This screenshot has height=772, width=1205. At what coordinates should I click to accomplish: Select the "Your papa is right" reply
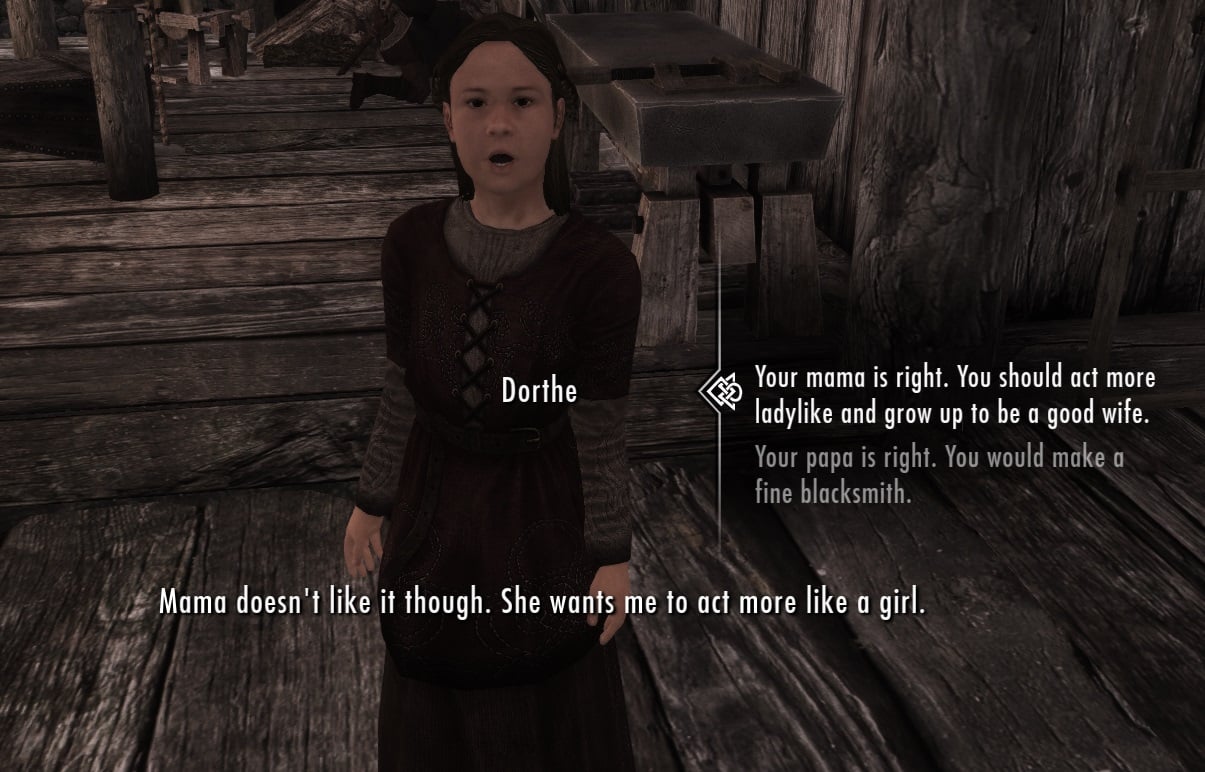coord(939,475)
